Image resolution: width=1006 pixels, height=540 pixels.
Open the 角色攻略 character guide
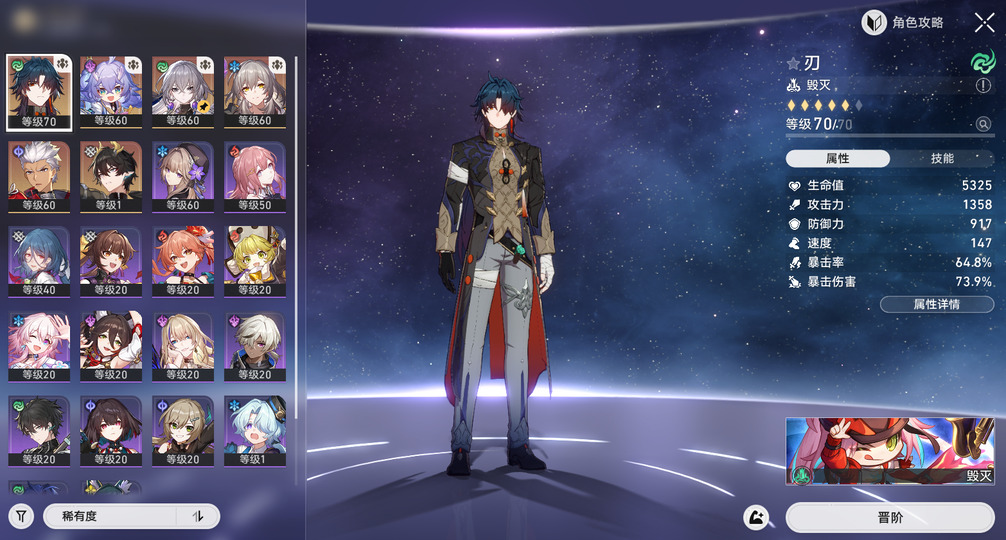[x=903, y=22]
